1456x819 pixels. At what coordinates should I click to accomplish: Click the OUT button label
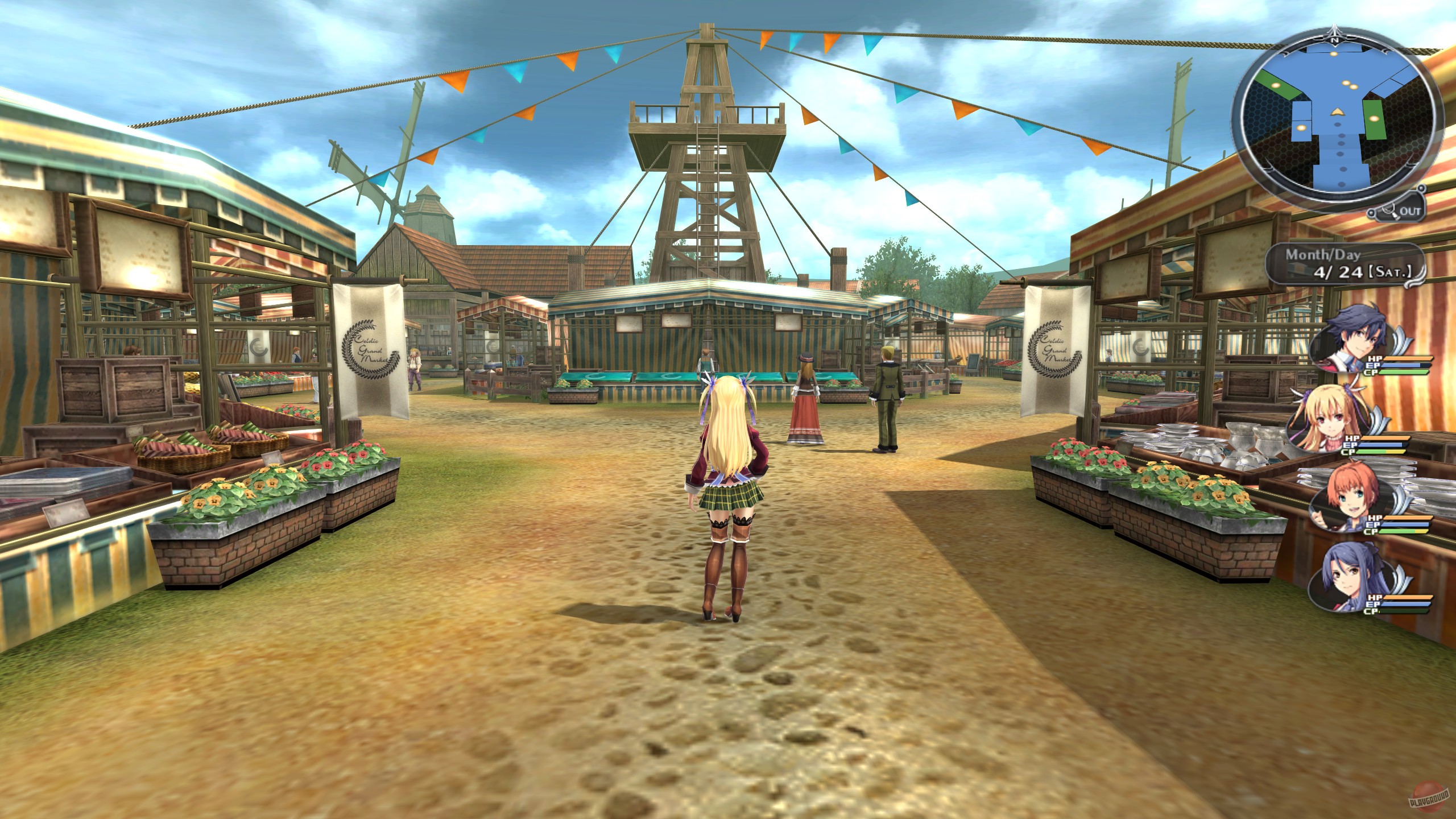(1412, 210)
